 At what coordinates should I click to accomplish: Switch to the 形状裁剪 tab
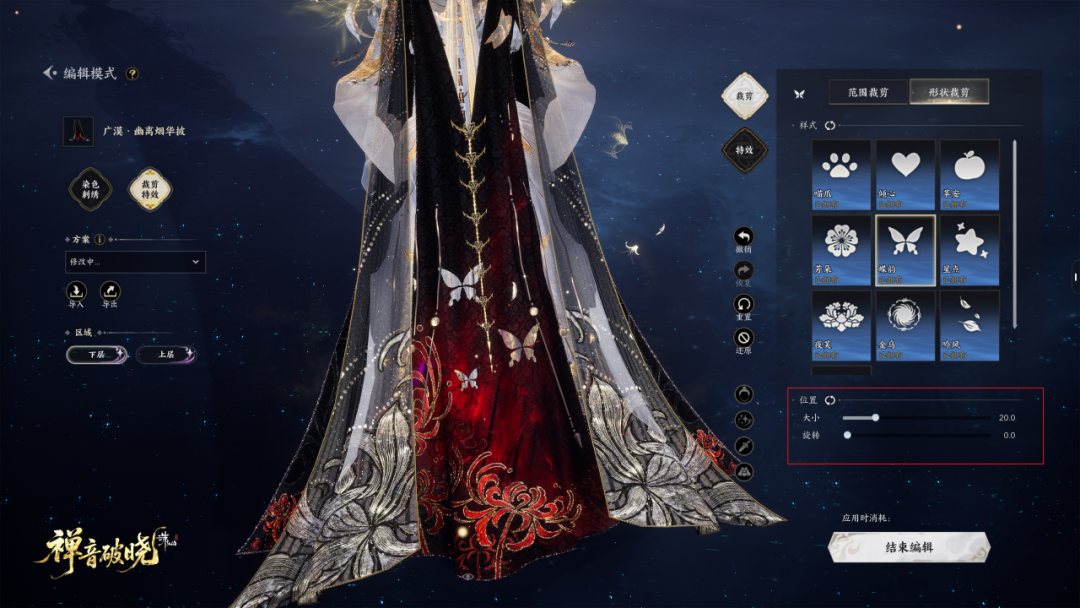pos(949,93)
